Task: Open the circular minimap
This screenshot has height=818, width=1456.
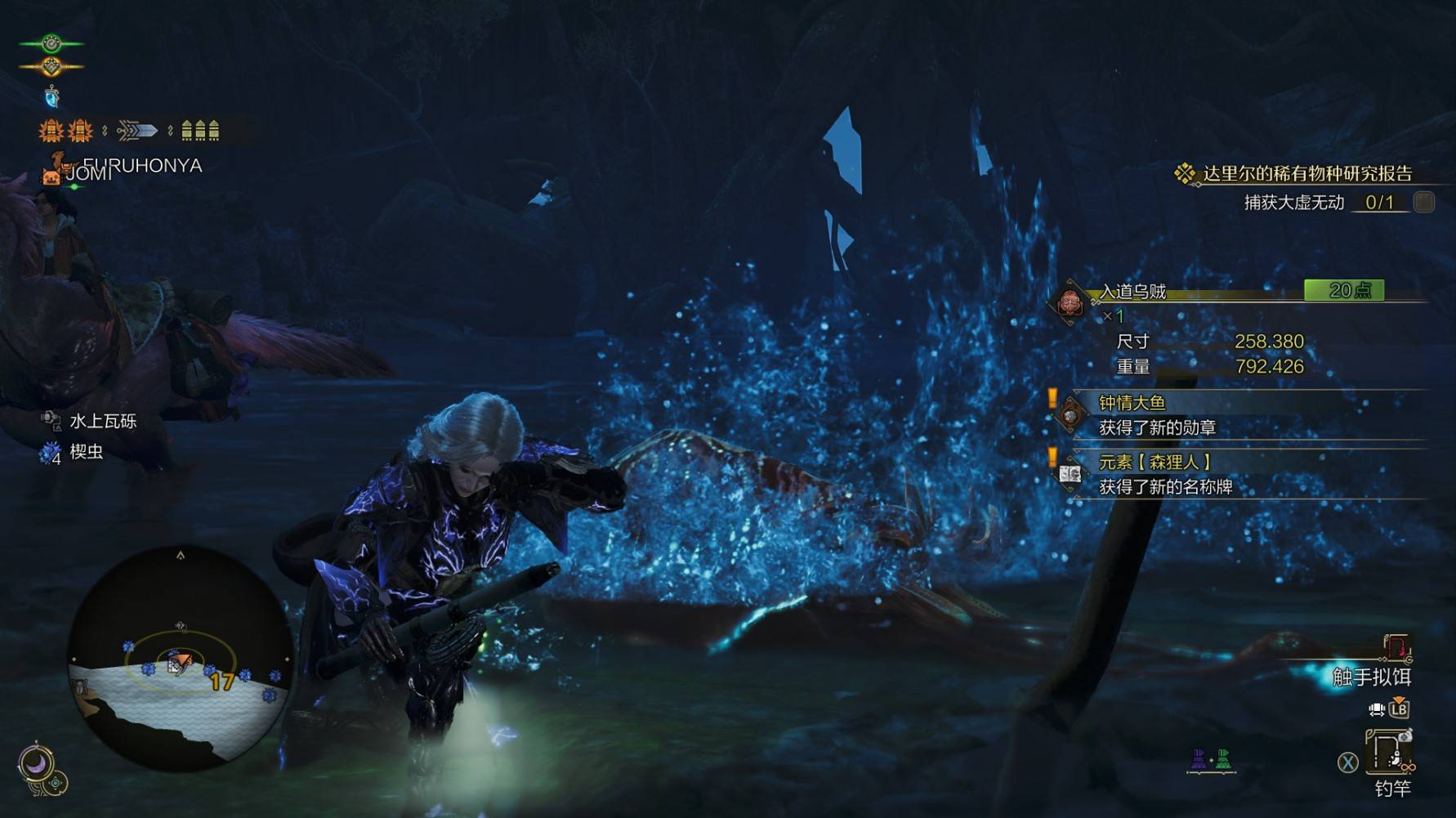Action: (x=180, y=659)
